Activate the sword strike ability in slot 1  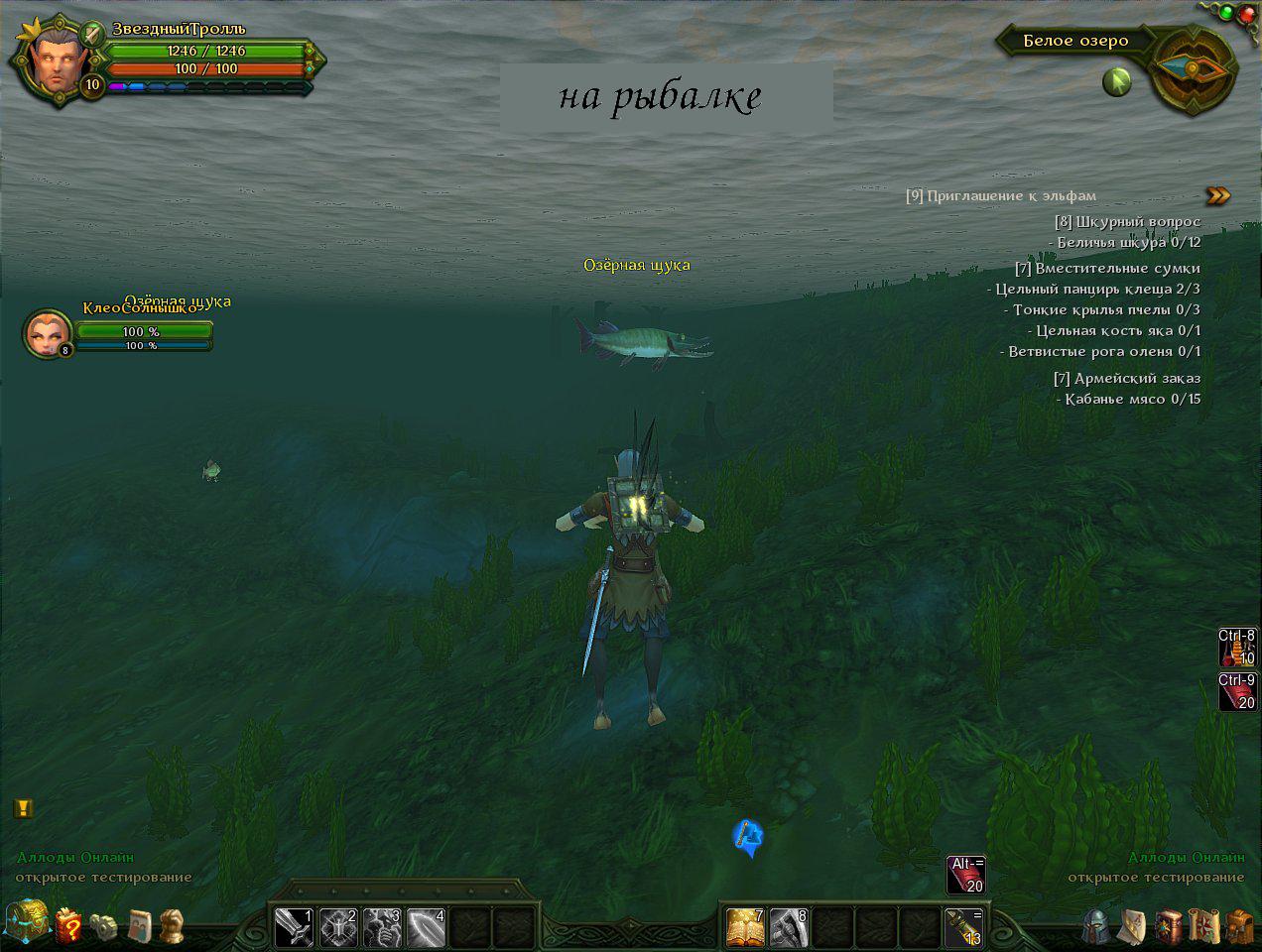tap(293, 927)
